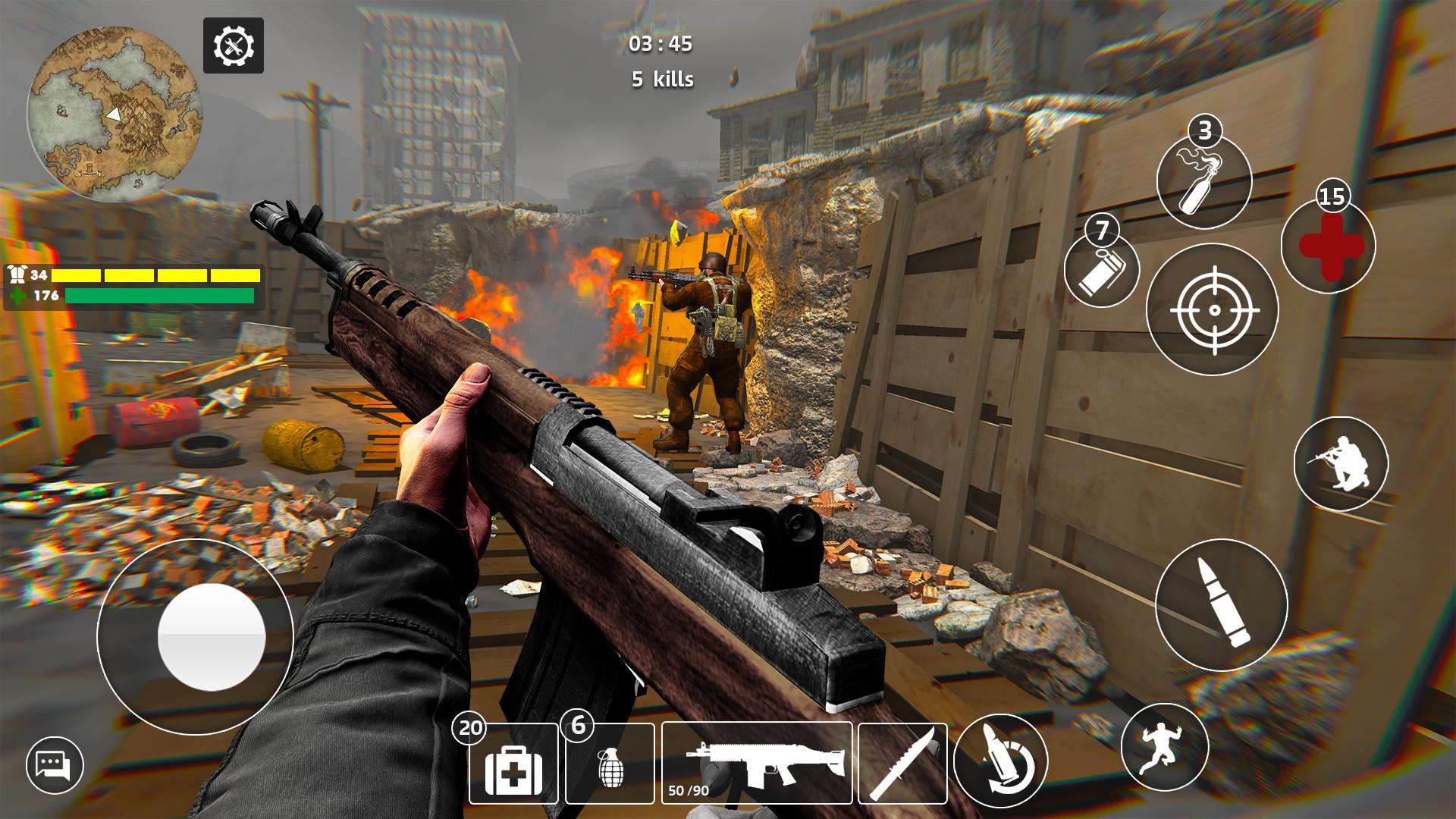Reload using the bullet reload icon

click(x=1000, y=761)
